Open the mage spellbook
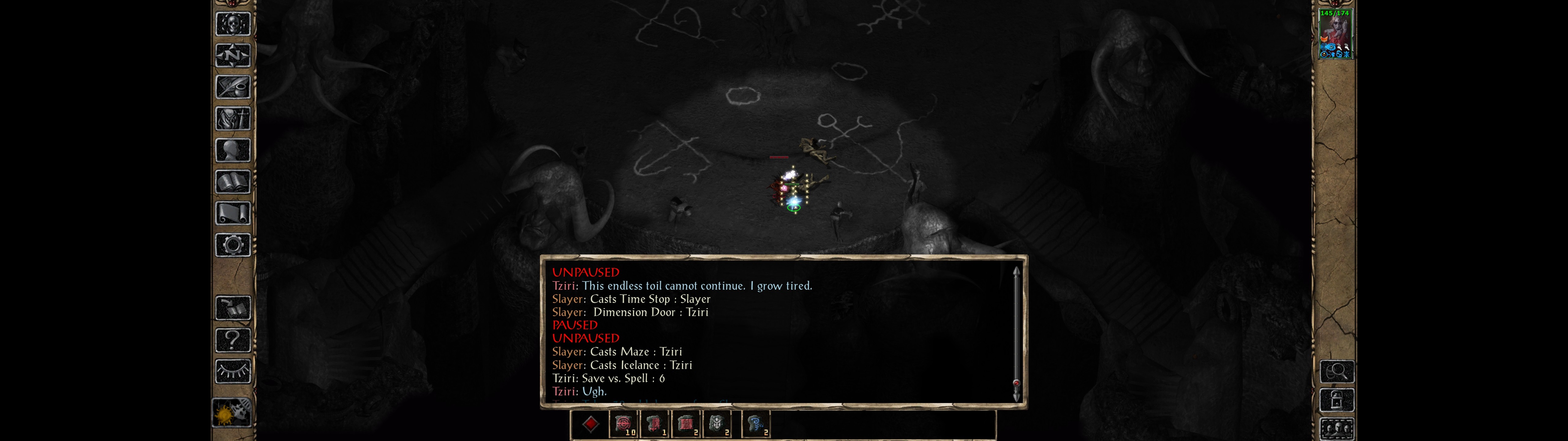This screenshot has height=441, width=1568. click(x=232, y=182)
